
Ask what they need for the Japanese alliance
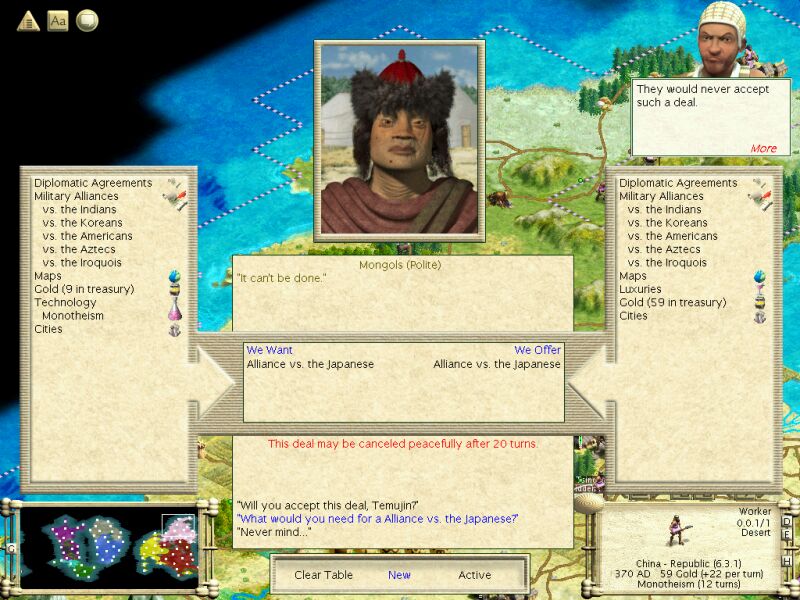click(378, 517)
